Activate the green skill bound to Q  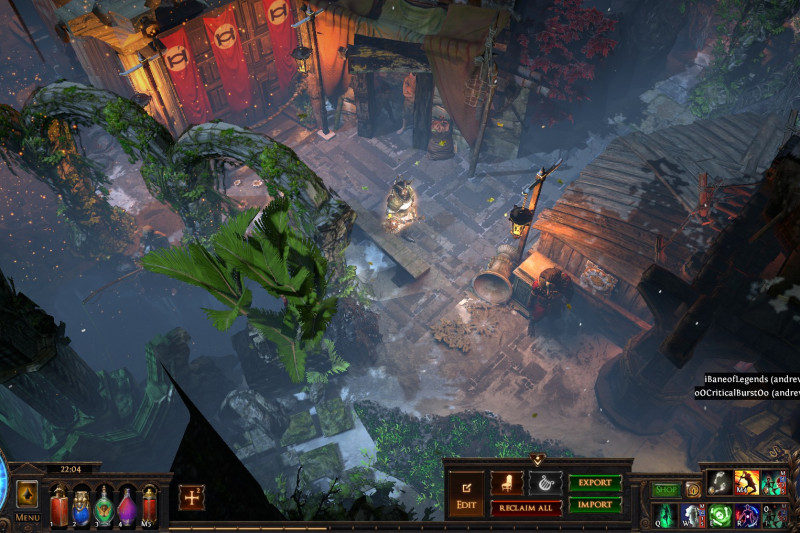(667, 515)
